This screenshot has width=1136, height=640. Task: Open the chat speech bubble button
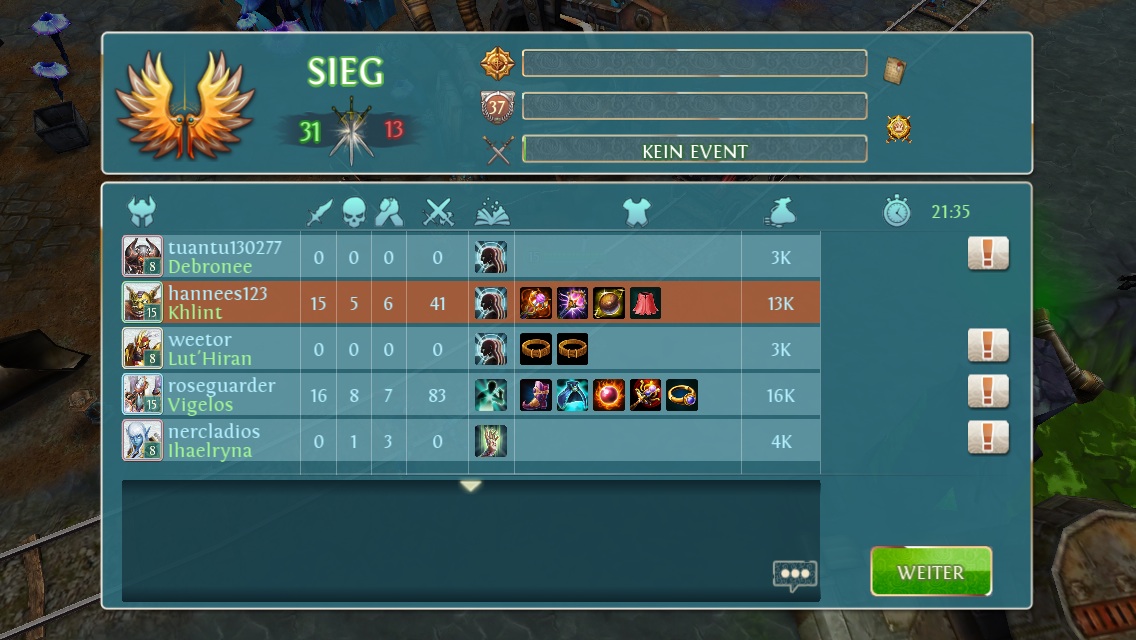click(x=794, y=575)
